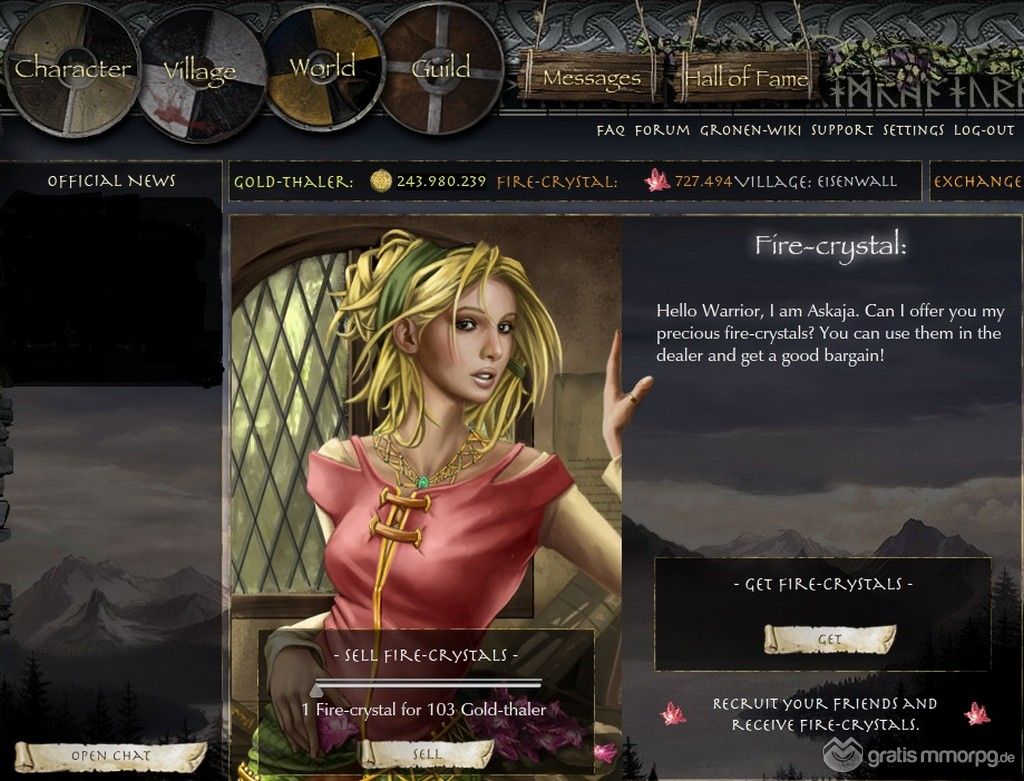Expand the Official News panel
Screen dimensions: 1024x781
tap(111, 181)
